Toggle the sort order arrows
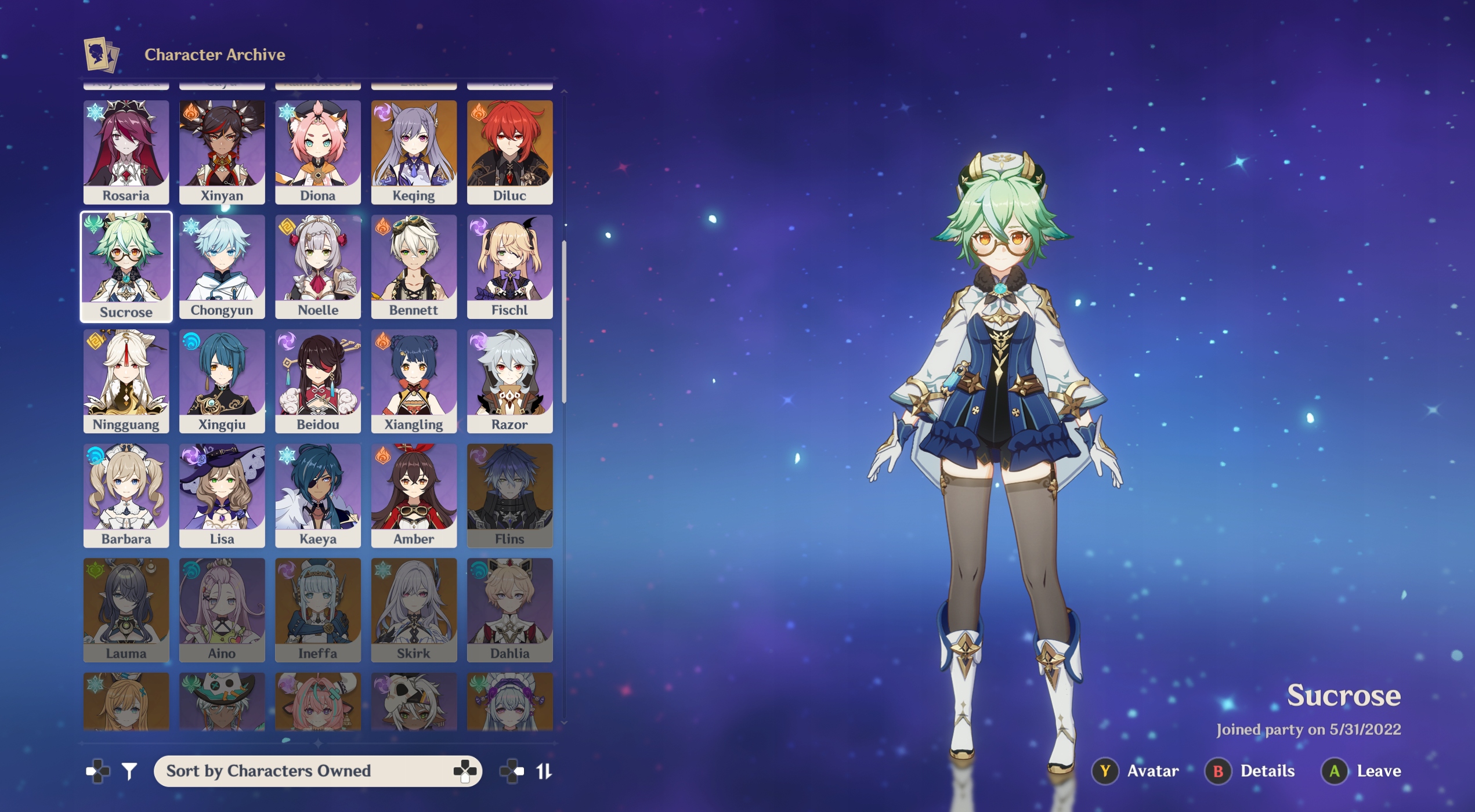This screenshot has height=812, width=1475. 544,771
